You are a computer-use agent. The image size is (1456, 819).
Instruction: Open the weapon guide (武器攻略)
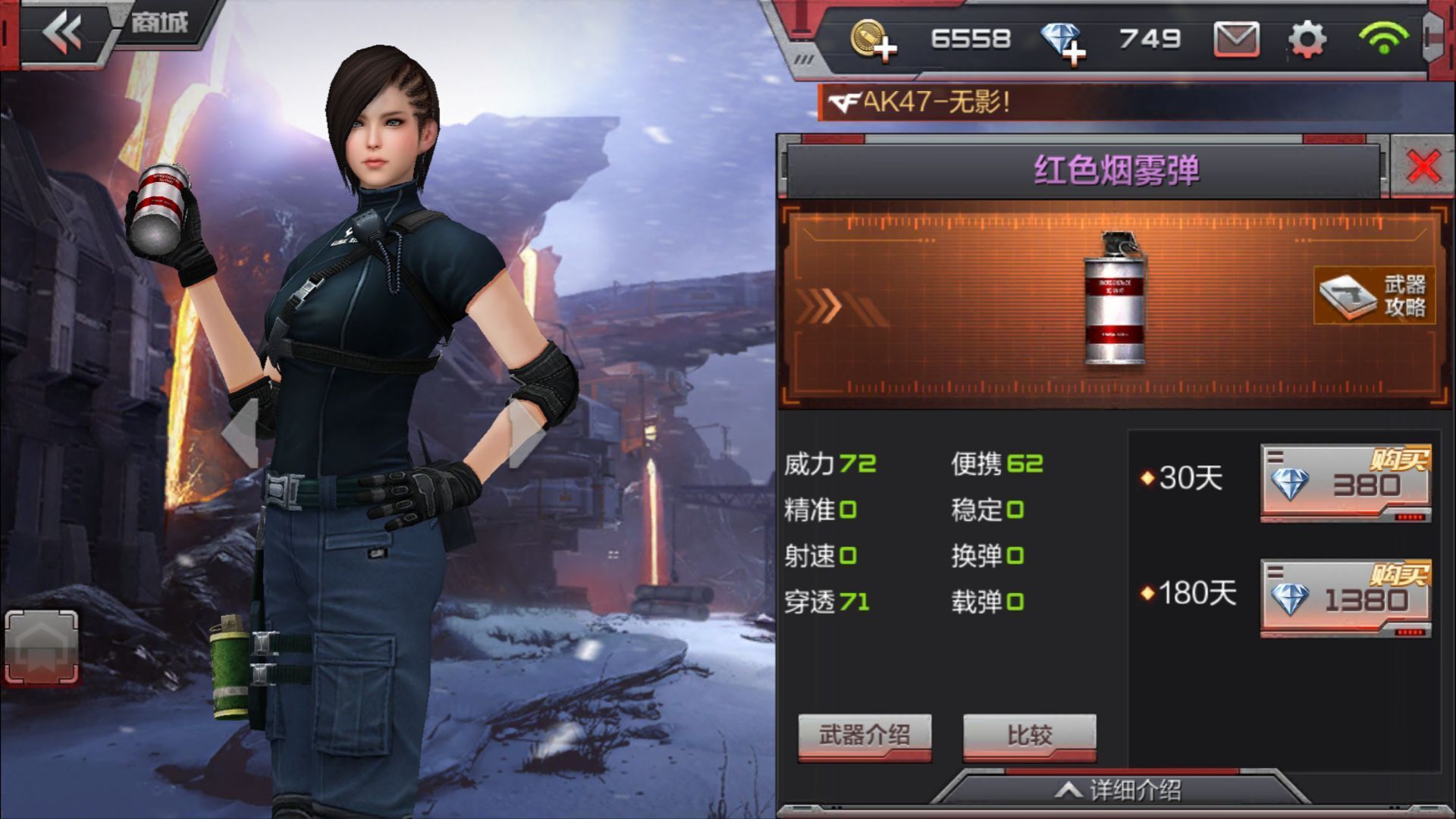tap(1374, 296)
